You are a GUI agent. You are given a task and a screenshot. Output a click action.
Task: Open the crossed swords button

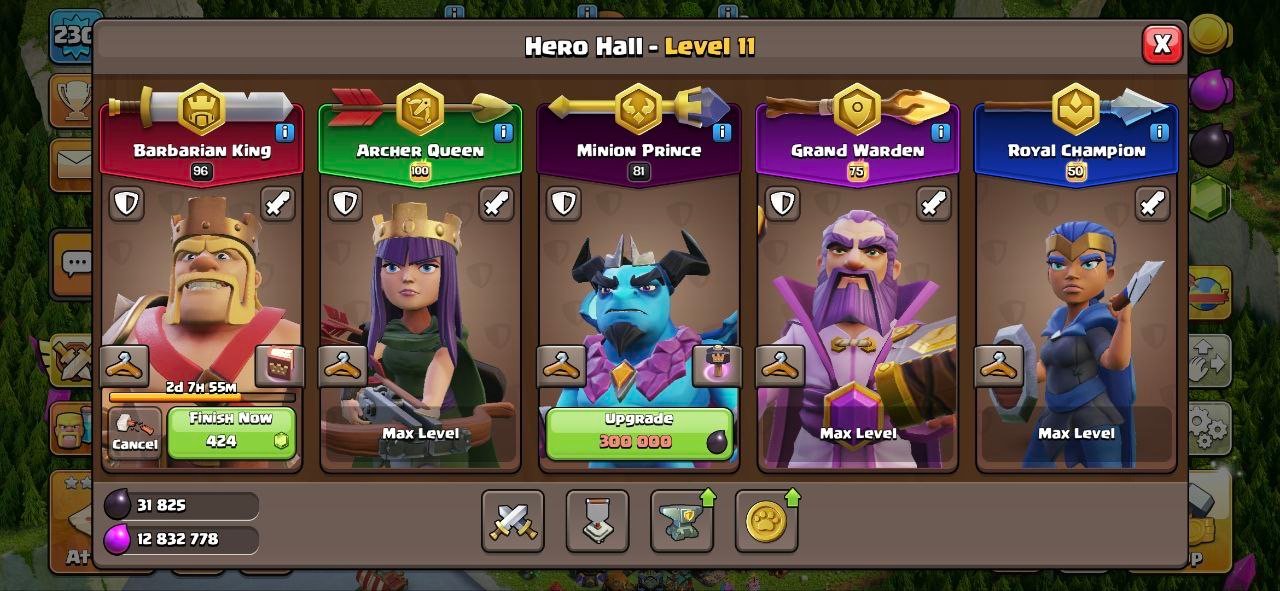513,521
